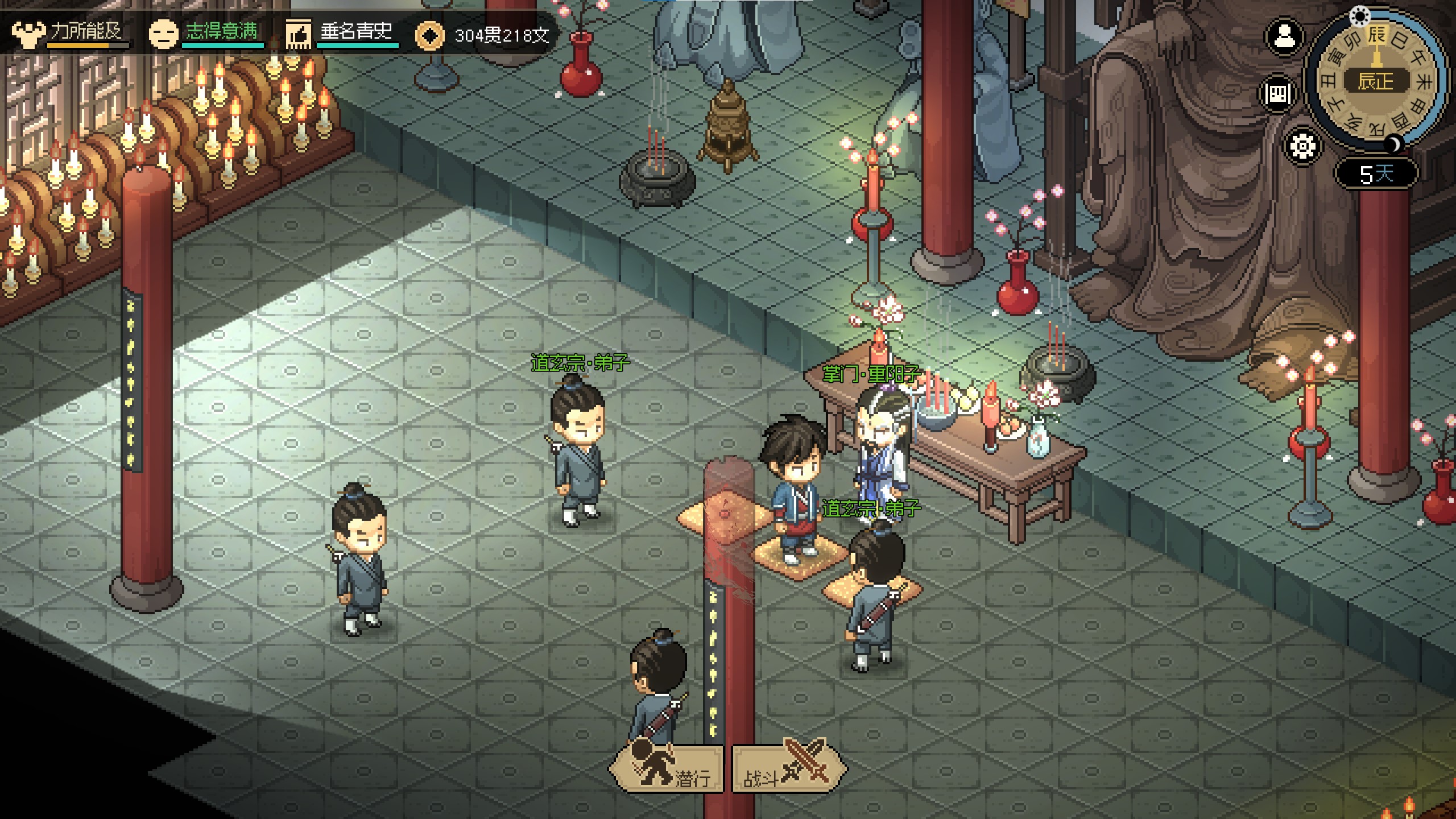Activate the 潜行 stealth mode button
Image resolution: width=1456 pixels, height=819 pixels.
pos(667,769)
